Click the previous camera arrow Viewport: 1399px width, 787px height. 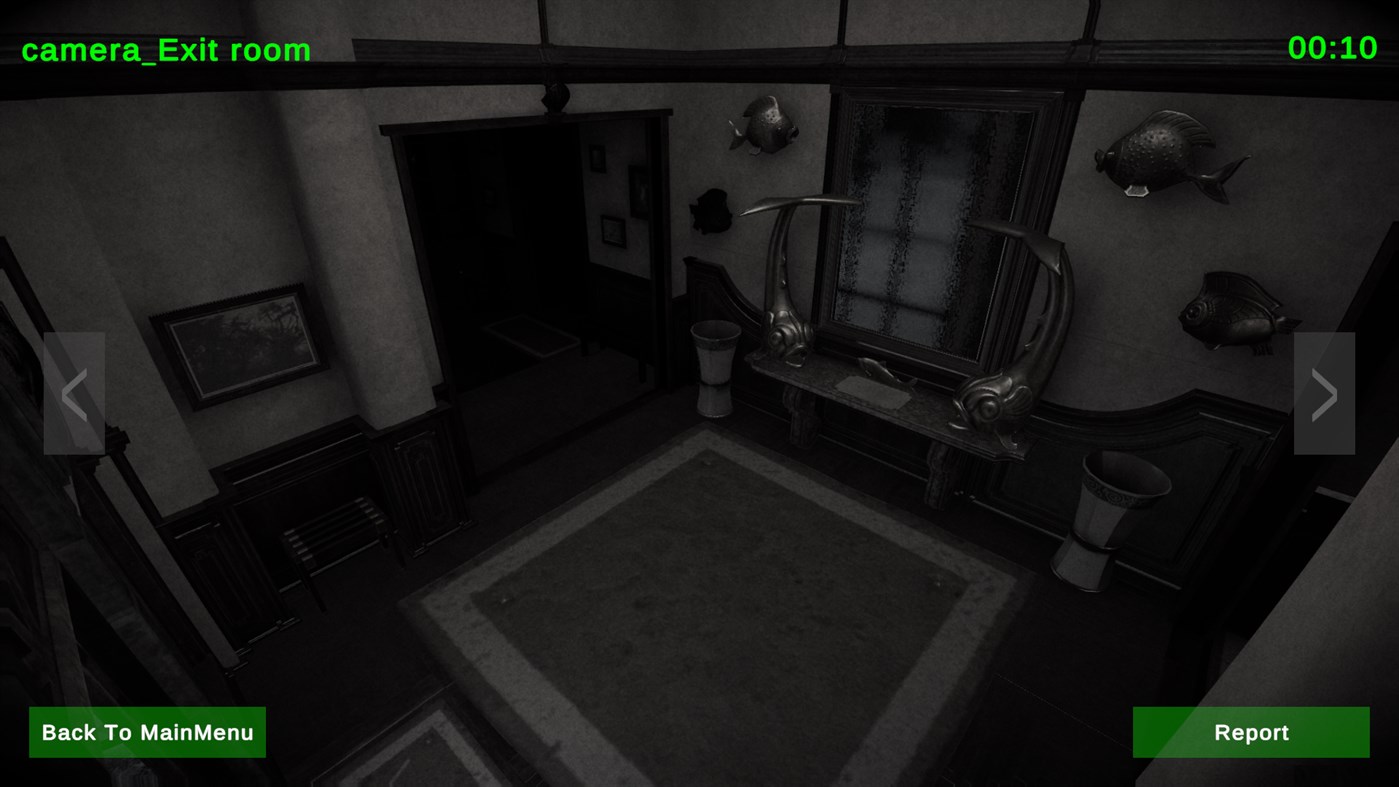click(x=73, y=393)
